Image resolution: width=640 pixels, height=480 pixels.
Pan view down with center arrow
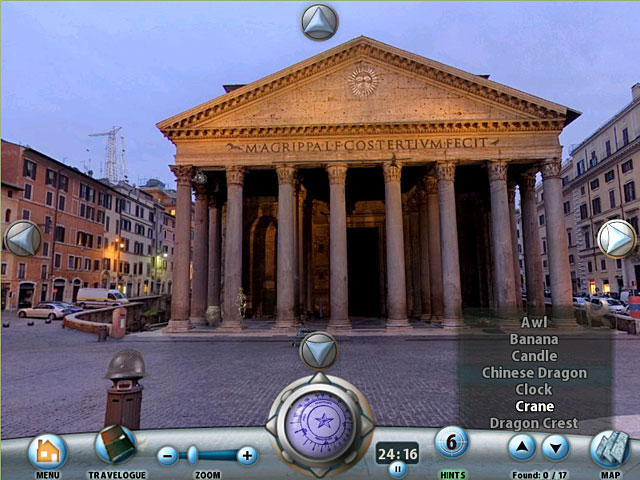pos(319,350)
